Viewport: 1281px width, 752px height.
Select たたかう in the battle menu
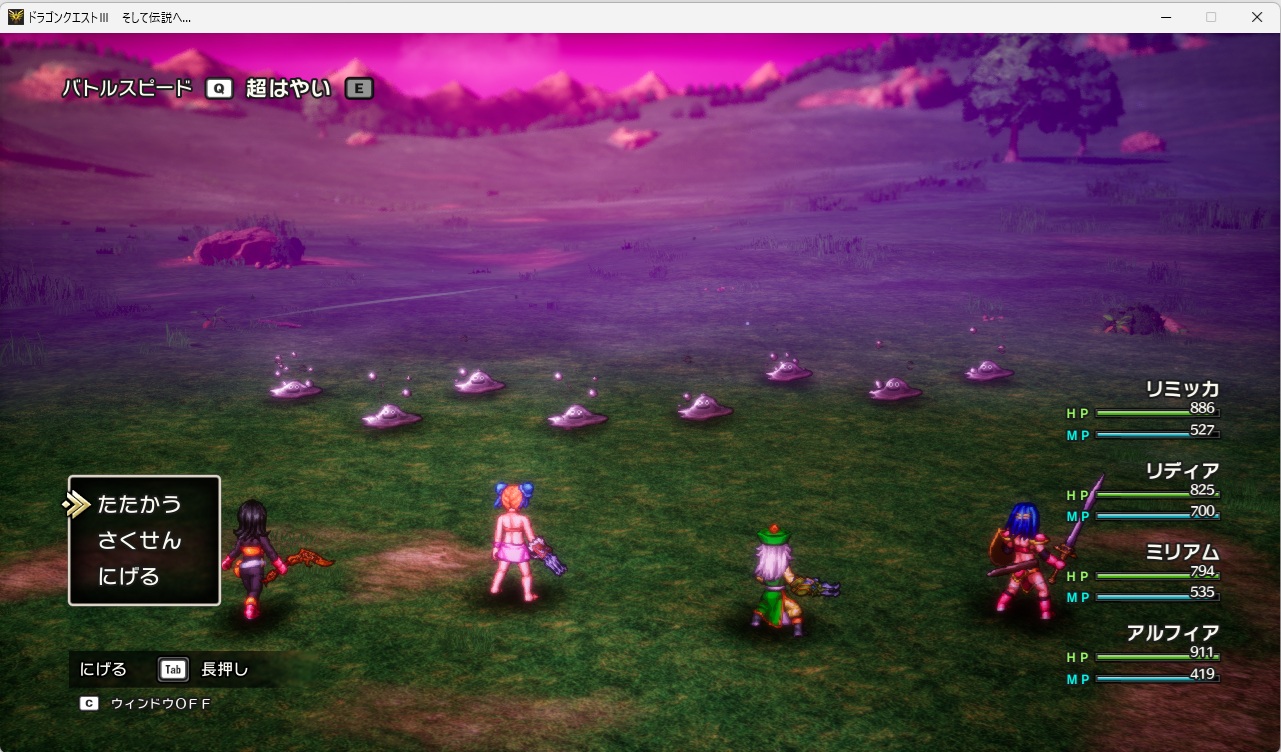[x=139, y=504]
